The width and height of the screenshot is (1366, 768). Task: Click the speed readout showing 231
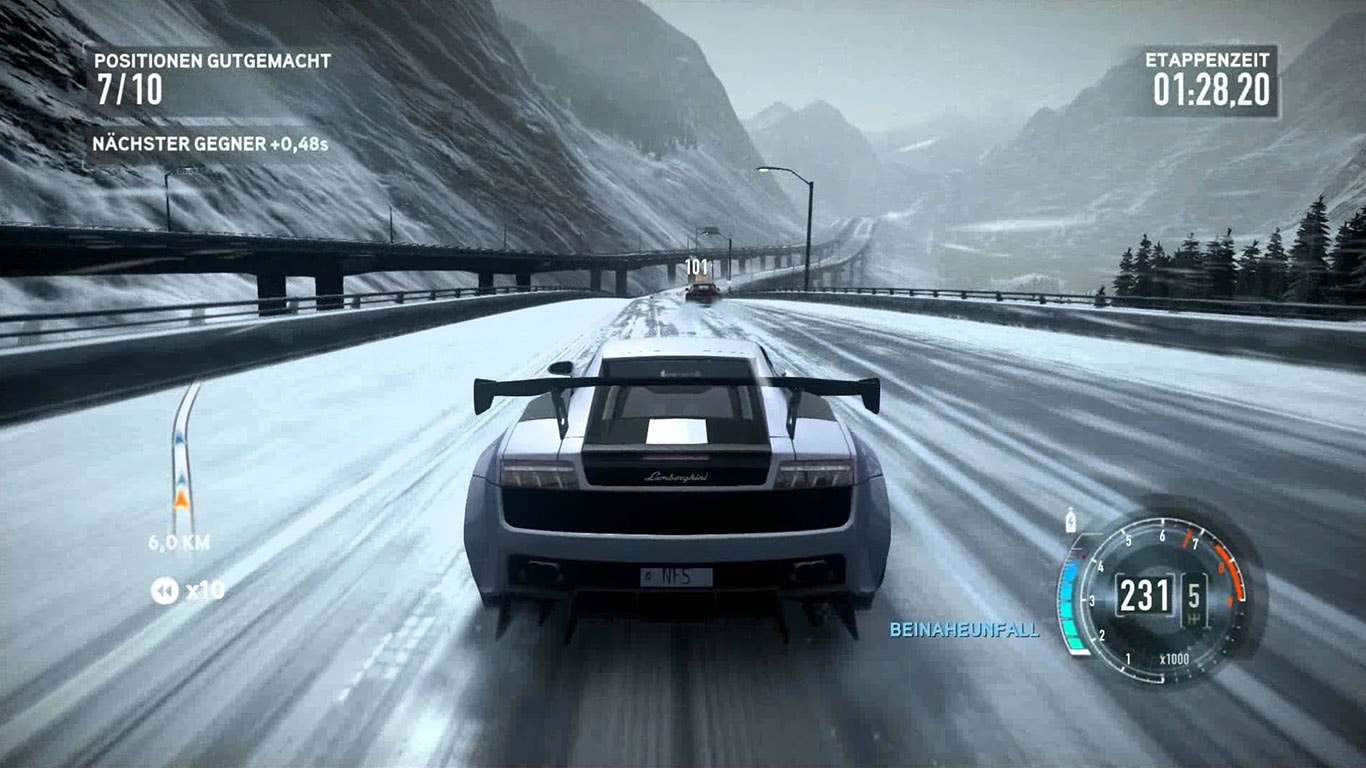pos(1144,593)
